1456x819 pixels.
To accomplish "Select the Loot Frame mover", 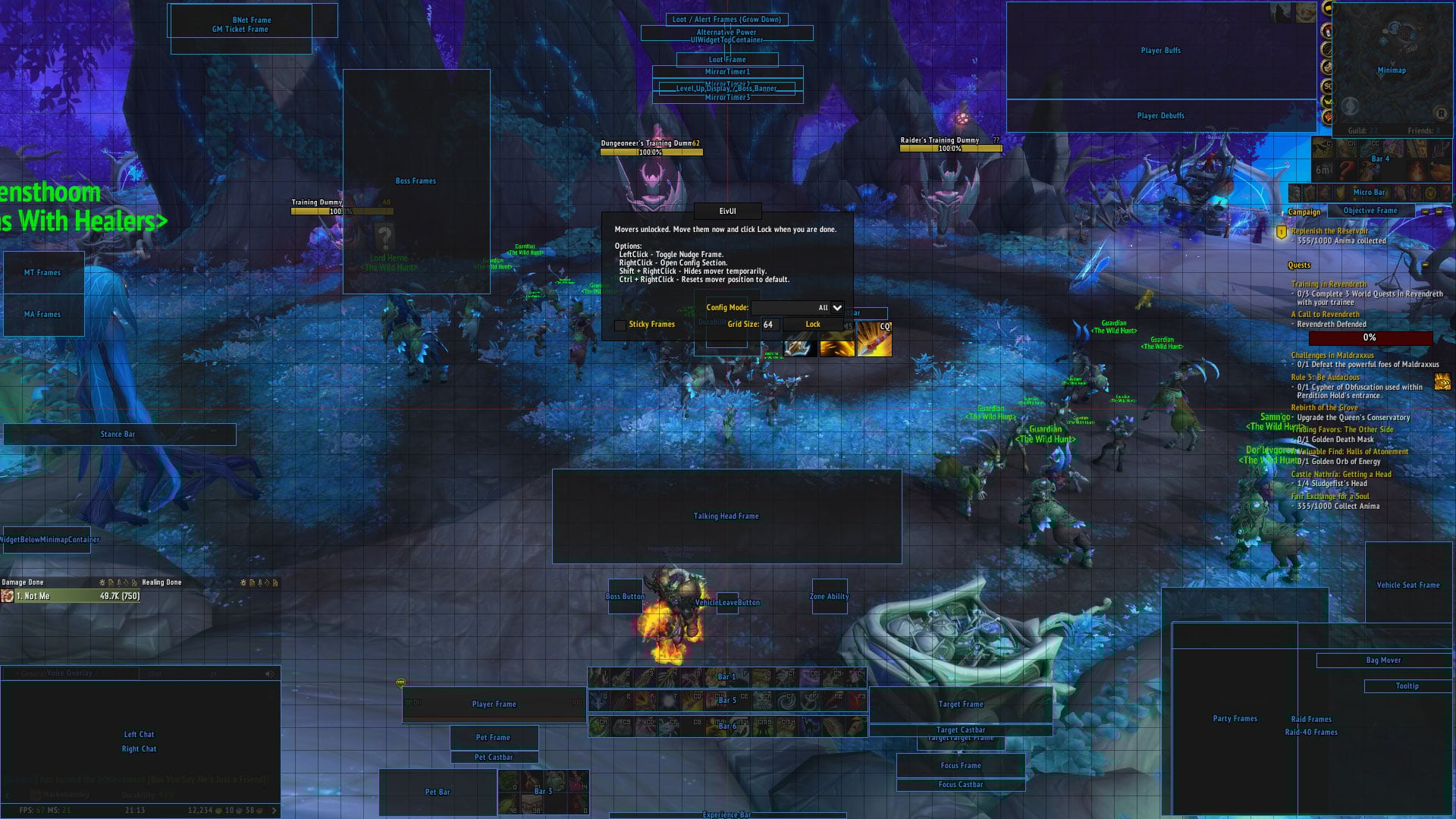I will pos(726,60).
